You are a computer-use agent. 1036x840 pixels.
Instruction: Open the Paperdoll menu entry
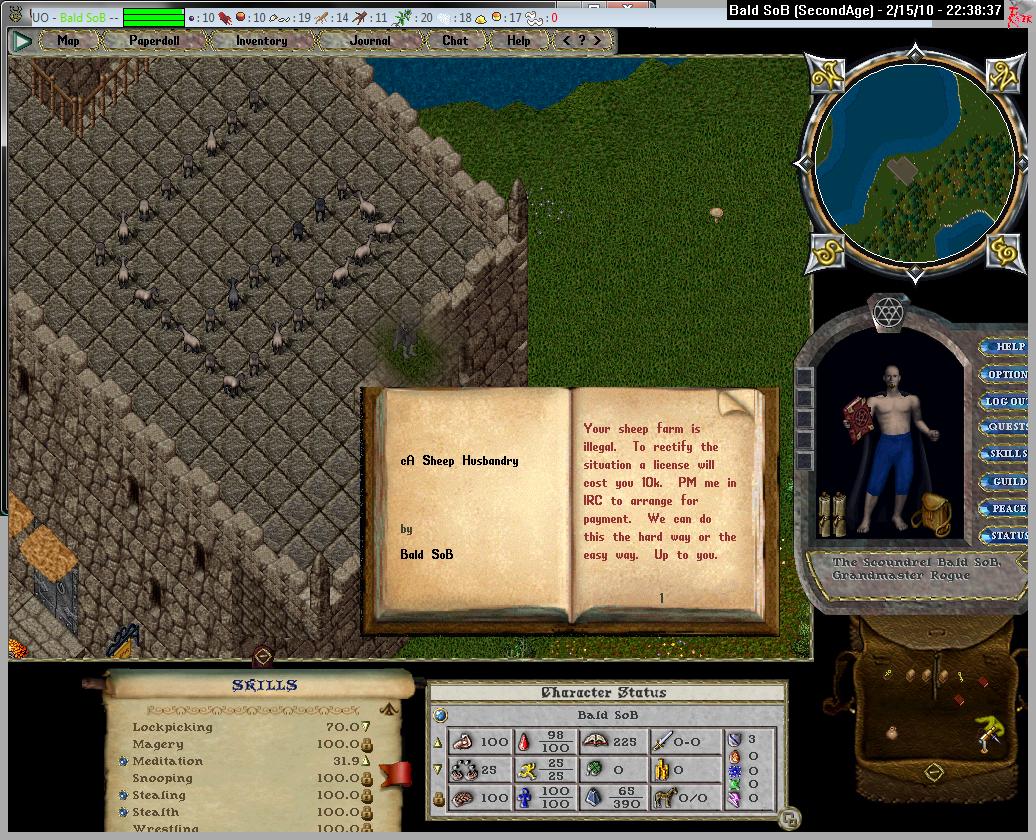pos(153,41)
